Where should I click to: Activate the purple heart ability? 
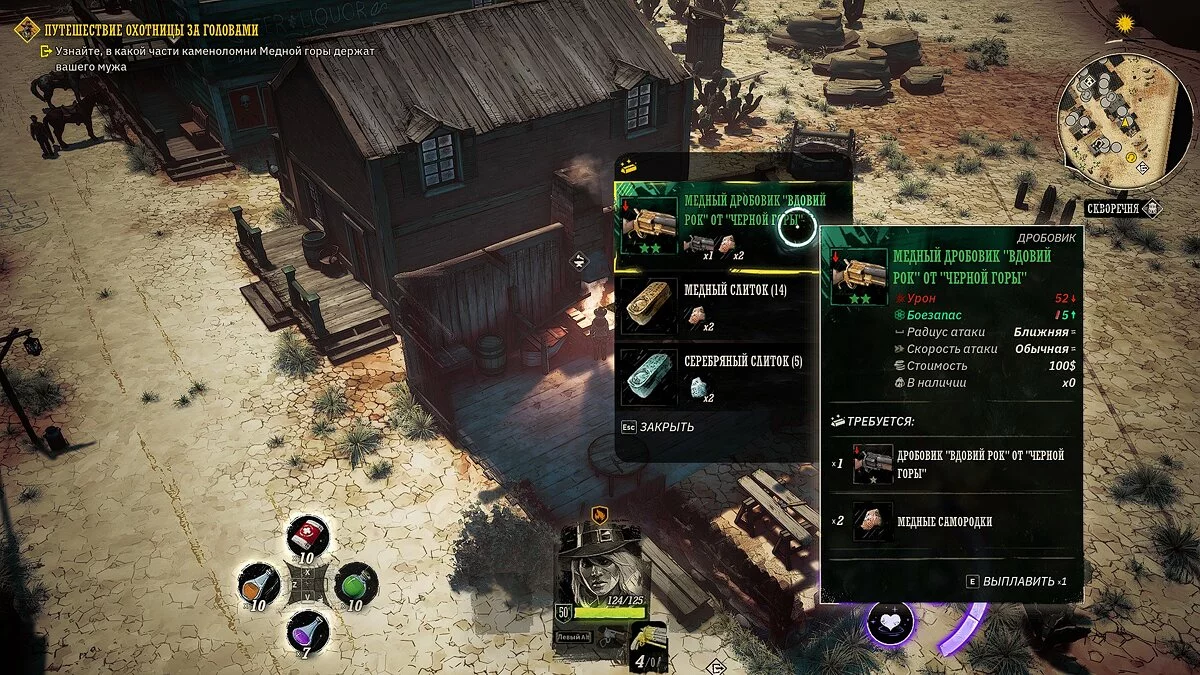click(x=890, y=622)
